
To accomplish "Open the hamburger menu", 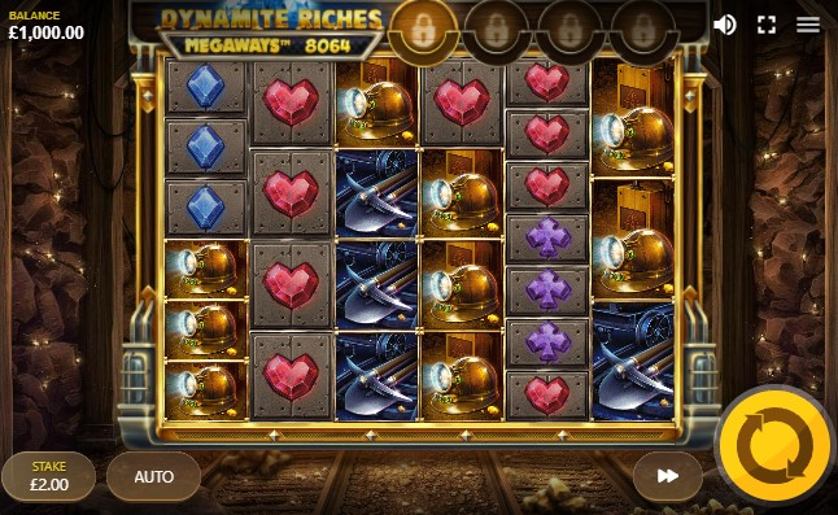I will click(808, 25).
